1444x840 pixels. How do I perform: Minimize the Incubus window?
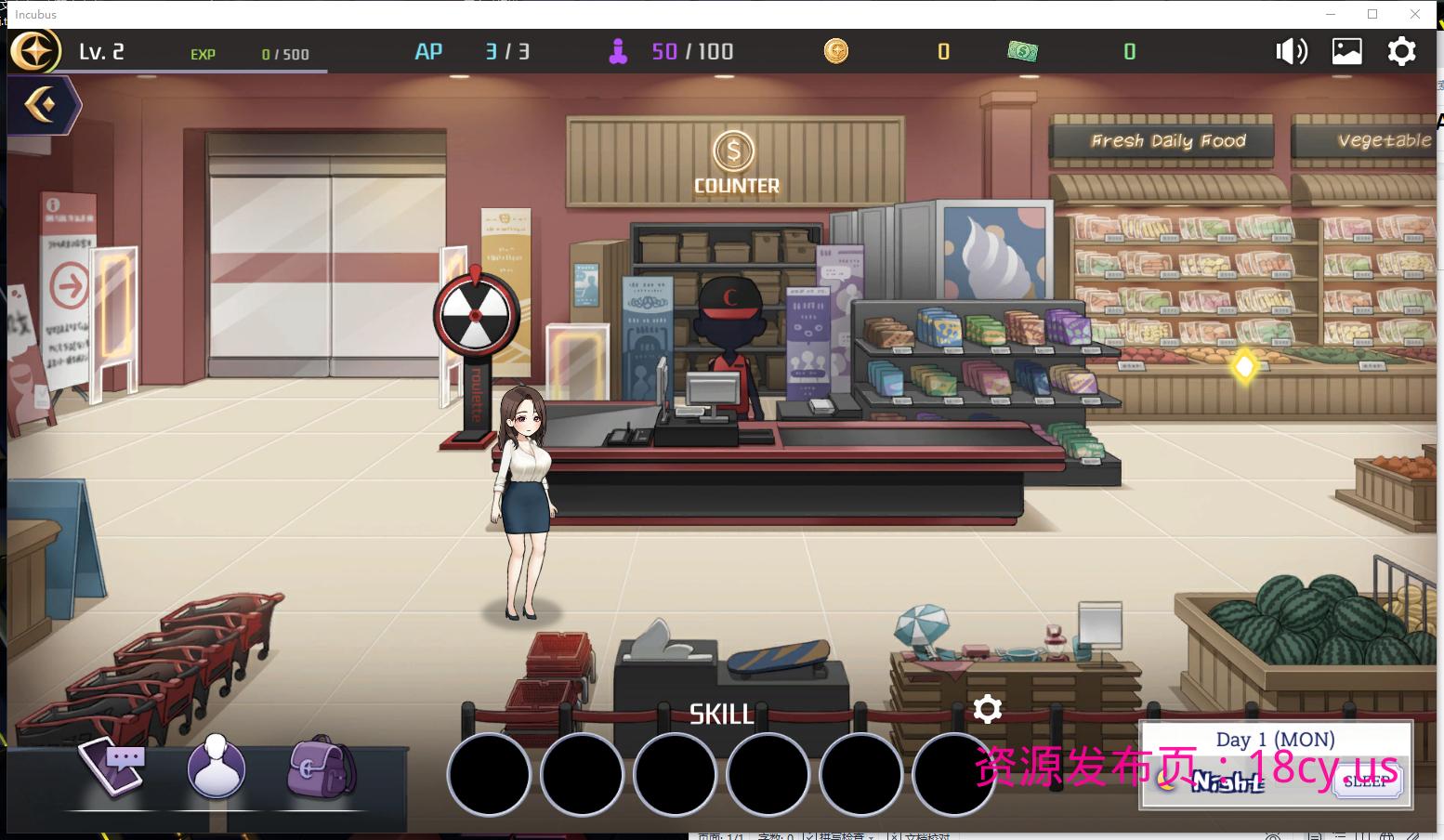point(1330,14)
